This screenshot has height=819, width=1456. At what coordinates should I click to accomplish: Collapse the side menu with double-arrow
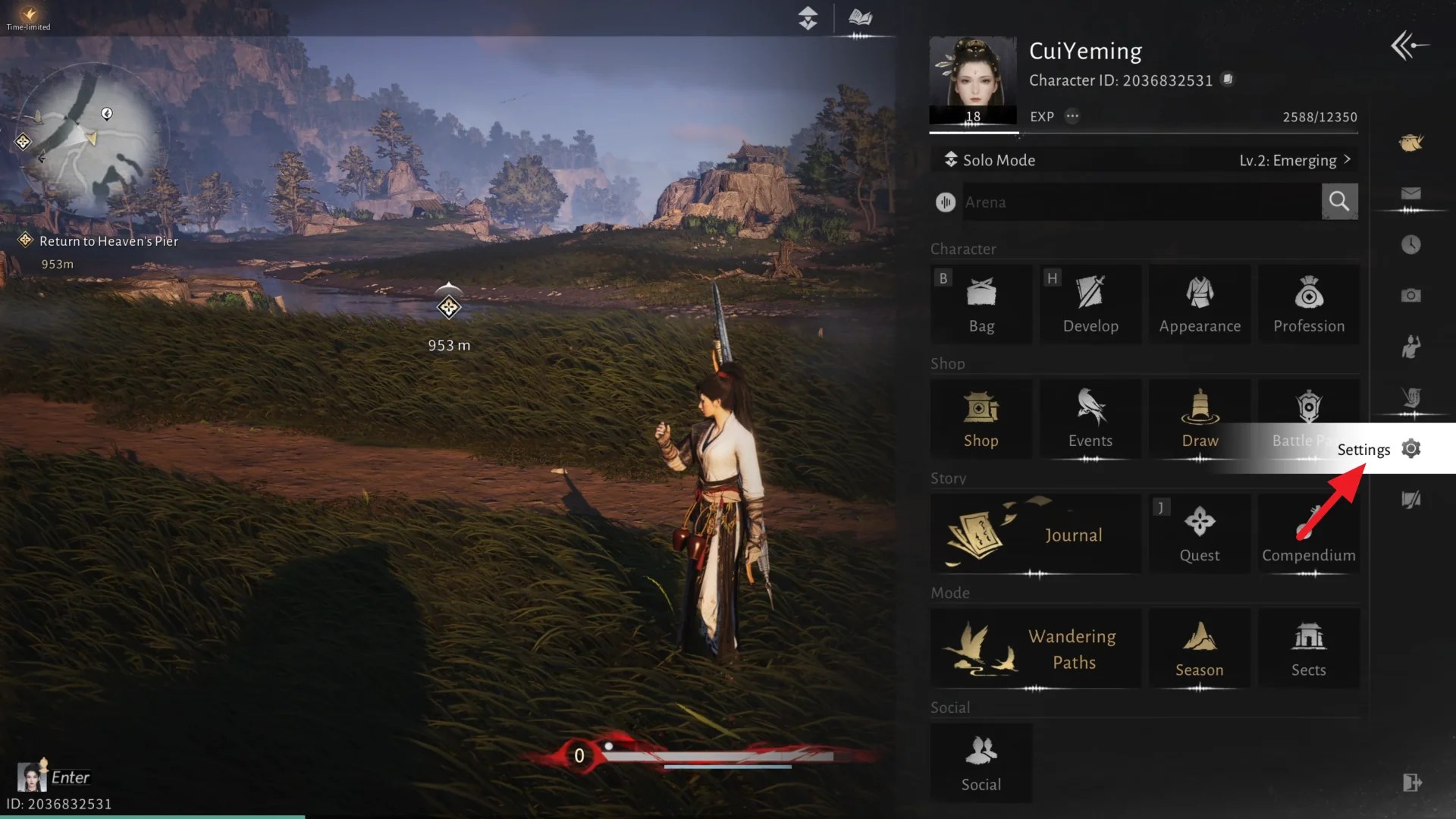click(1408, 45)
